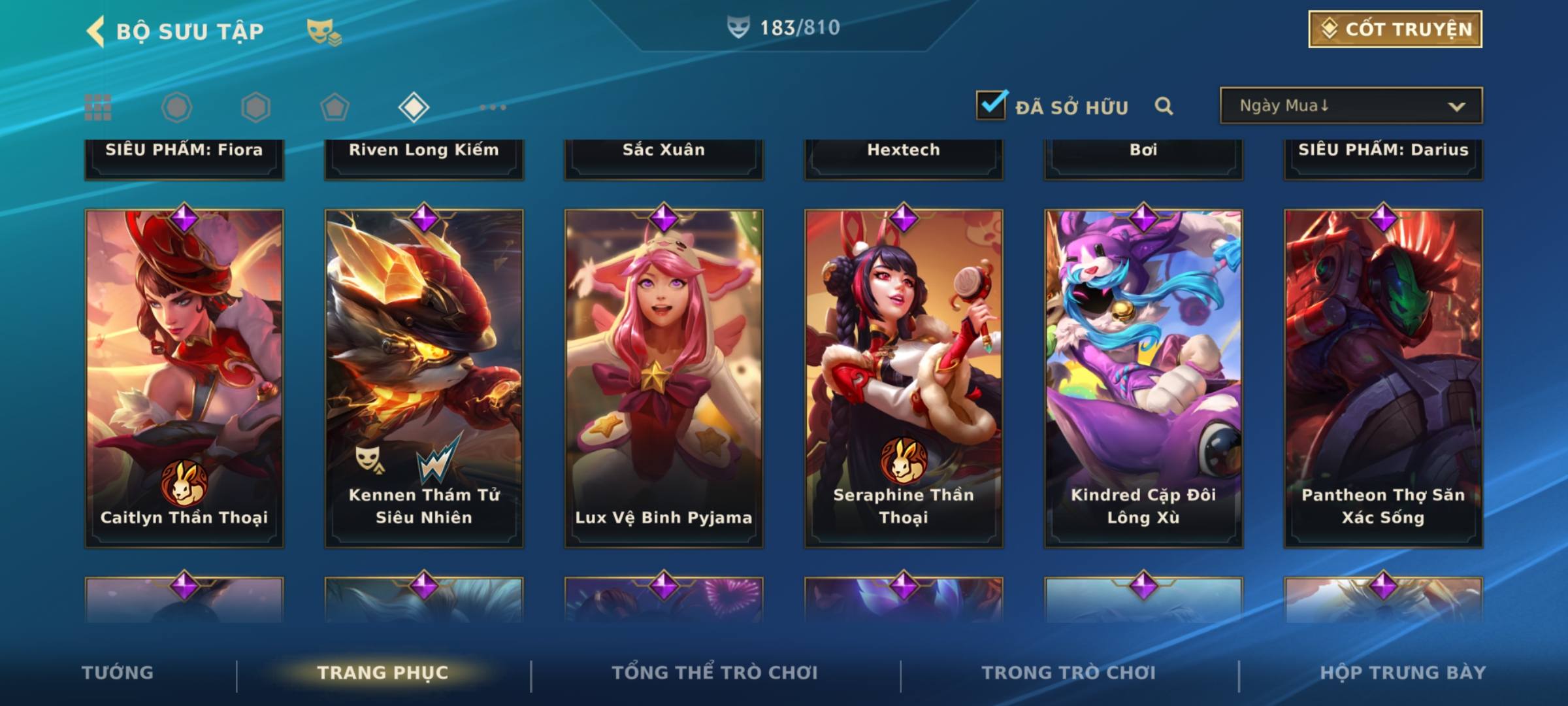Select Kindred Cặp Đôi Lông Xù card
Screen dimensions: 1568x706
[x=1143, y=378]
